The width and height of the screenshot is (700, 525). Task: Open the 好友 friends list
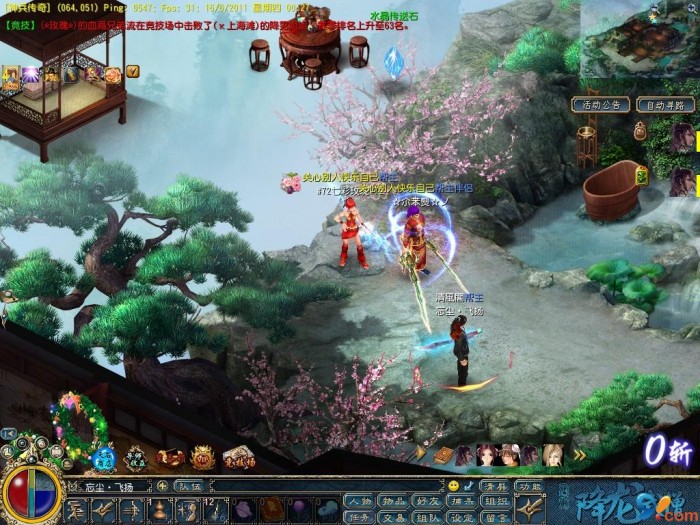point(427,500)
